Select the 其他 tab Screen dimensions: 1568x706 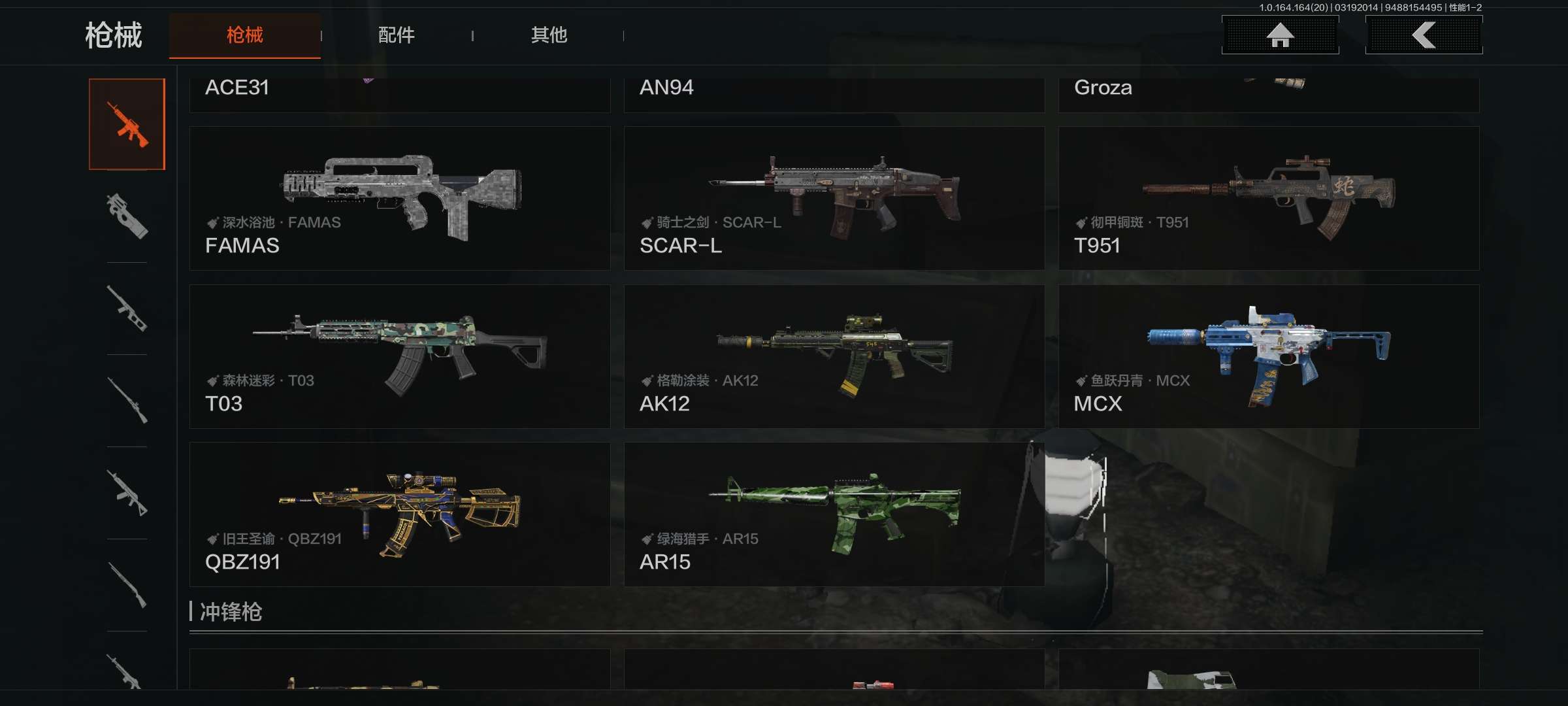549,35
